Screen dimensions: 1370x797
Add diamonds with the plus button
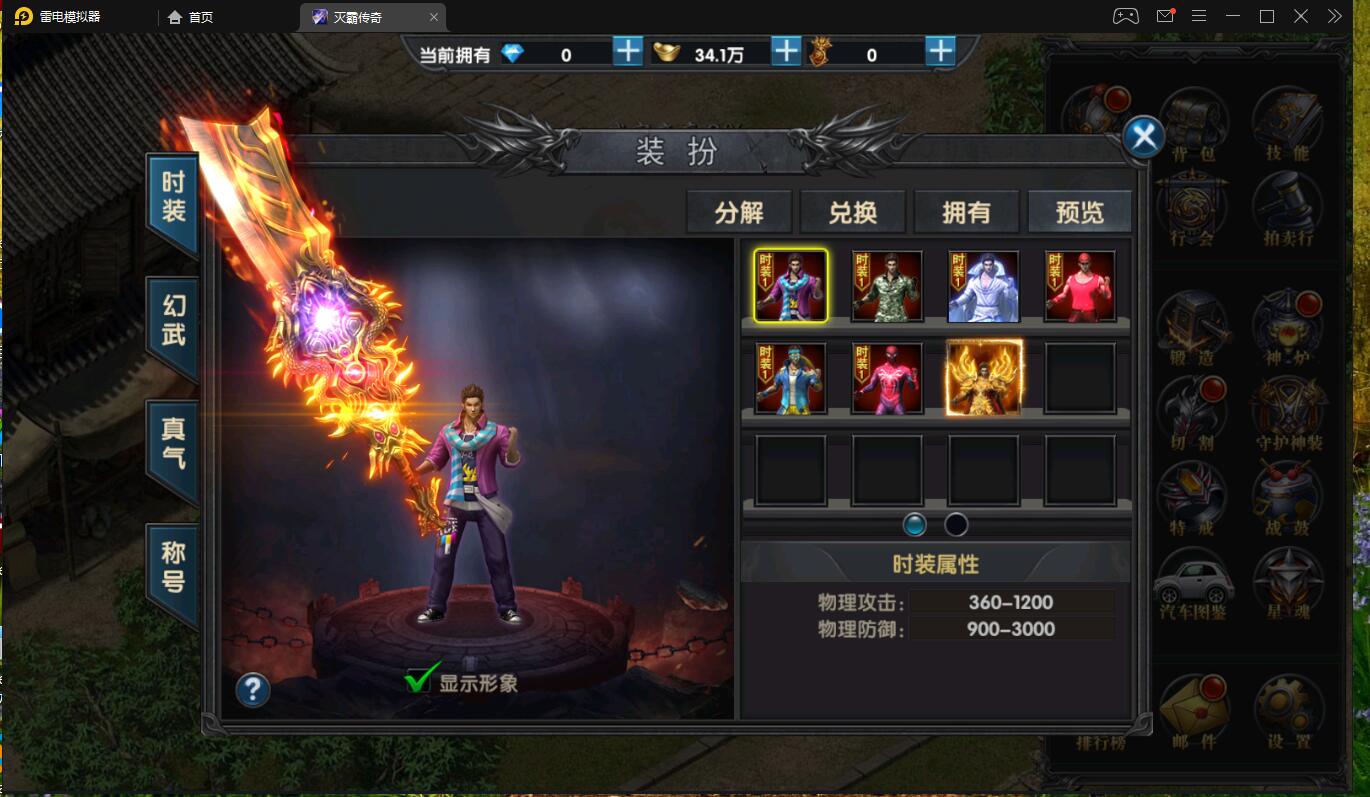(x=628, y=52)
